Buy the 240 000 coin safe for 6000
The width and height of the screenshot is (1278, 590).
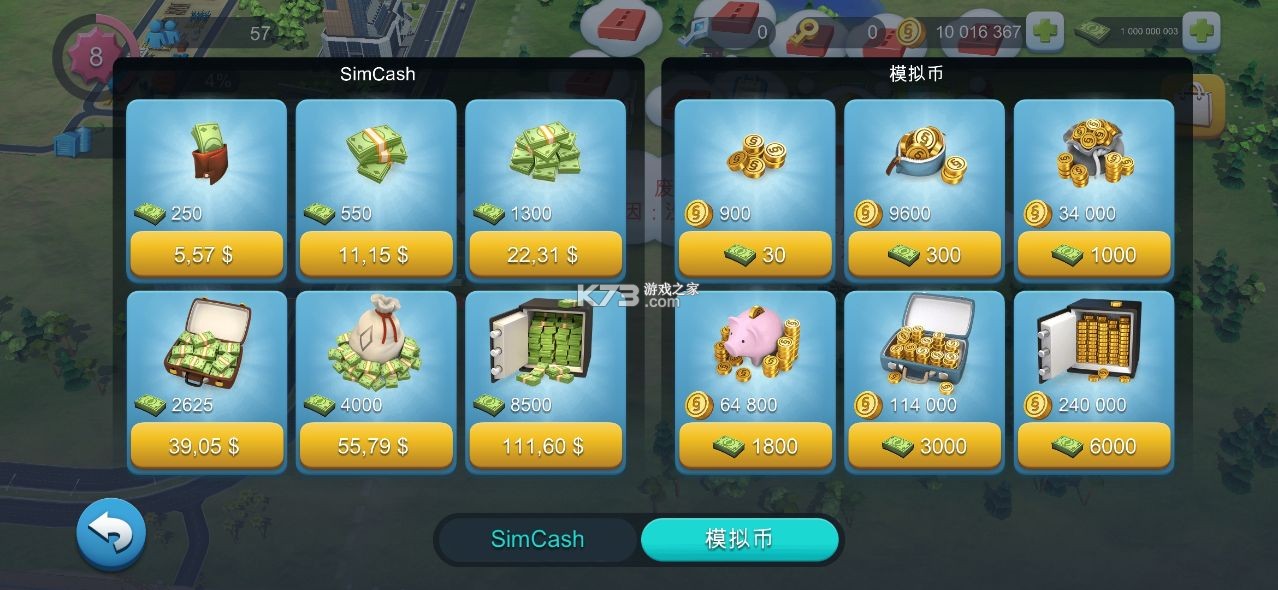tap(1094, 447)
